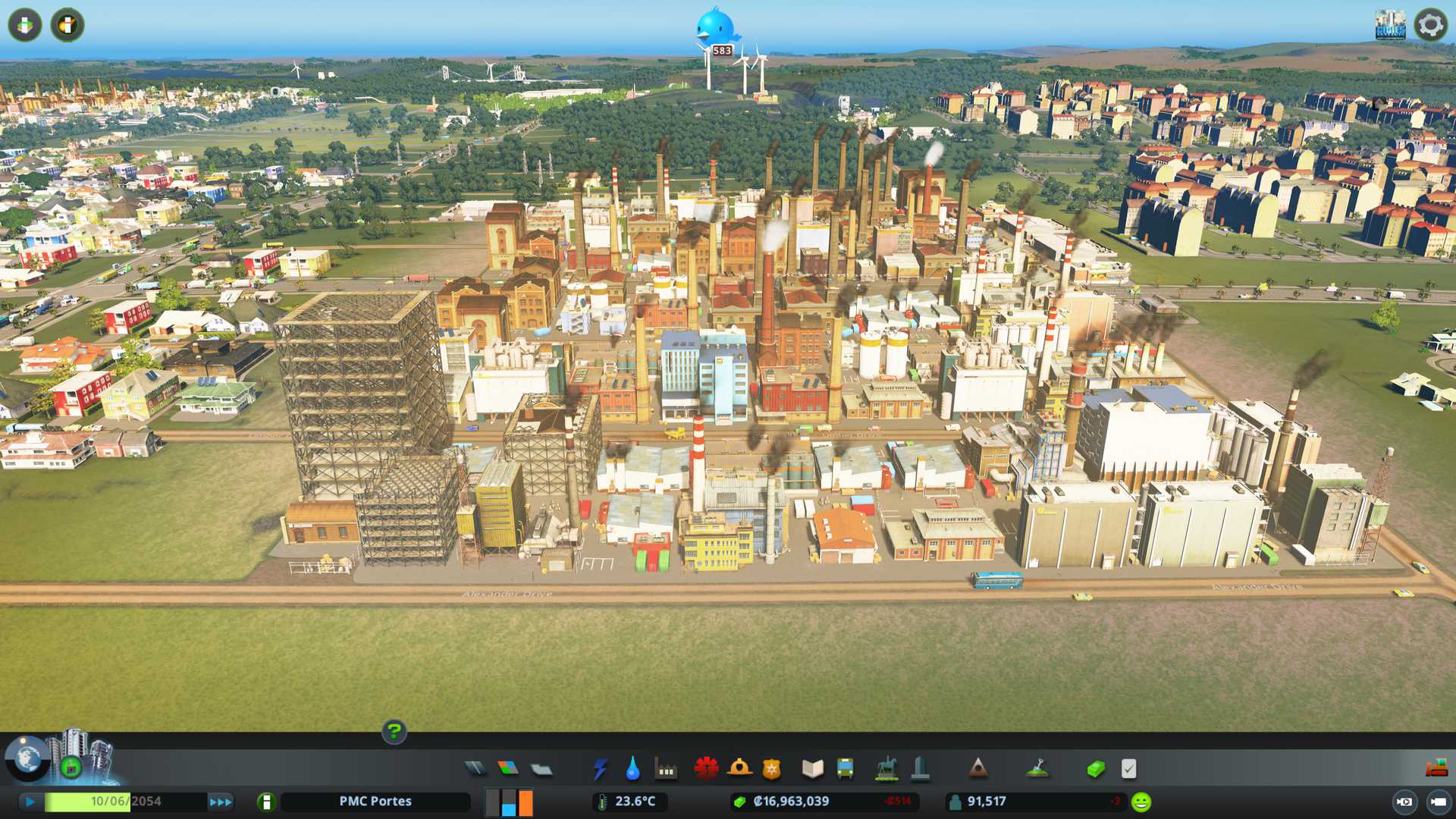Select the Zoning tool

508,769
